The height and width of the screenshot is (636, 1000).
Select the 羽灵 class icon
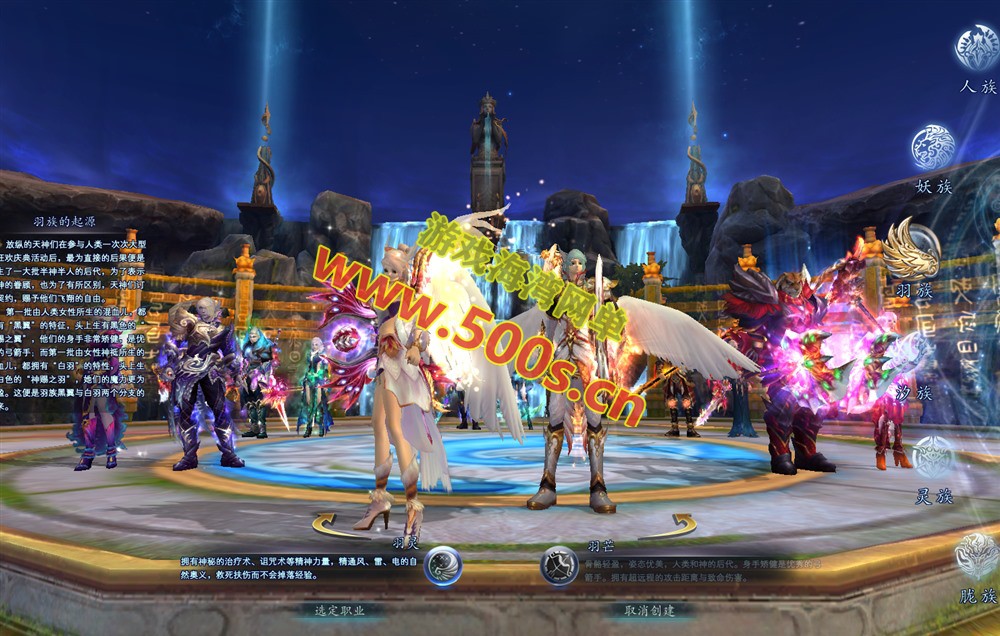pyautogui.click(x=442, y=566)
